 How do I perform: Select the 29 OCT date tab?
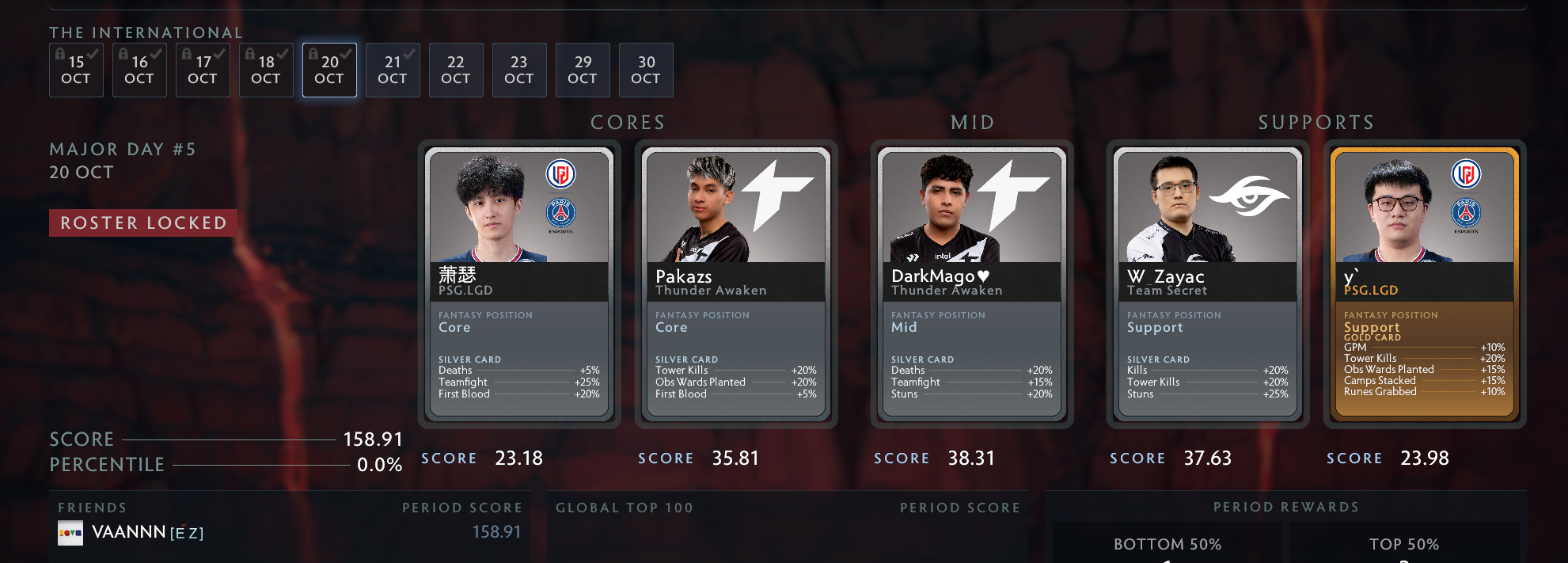583,70
